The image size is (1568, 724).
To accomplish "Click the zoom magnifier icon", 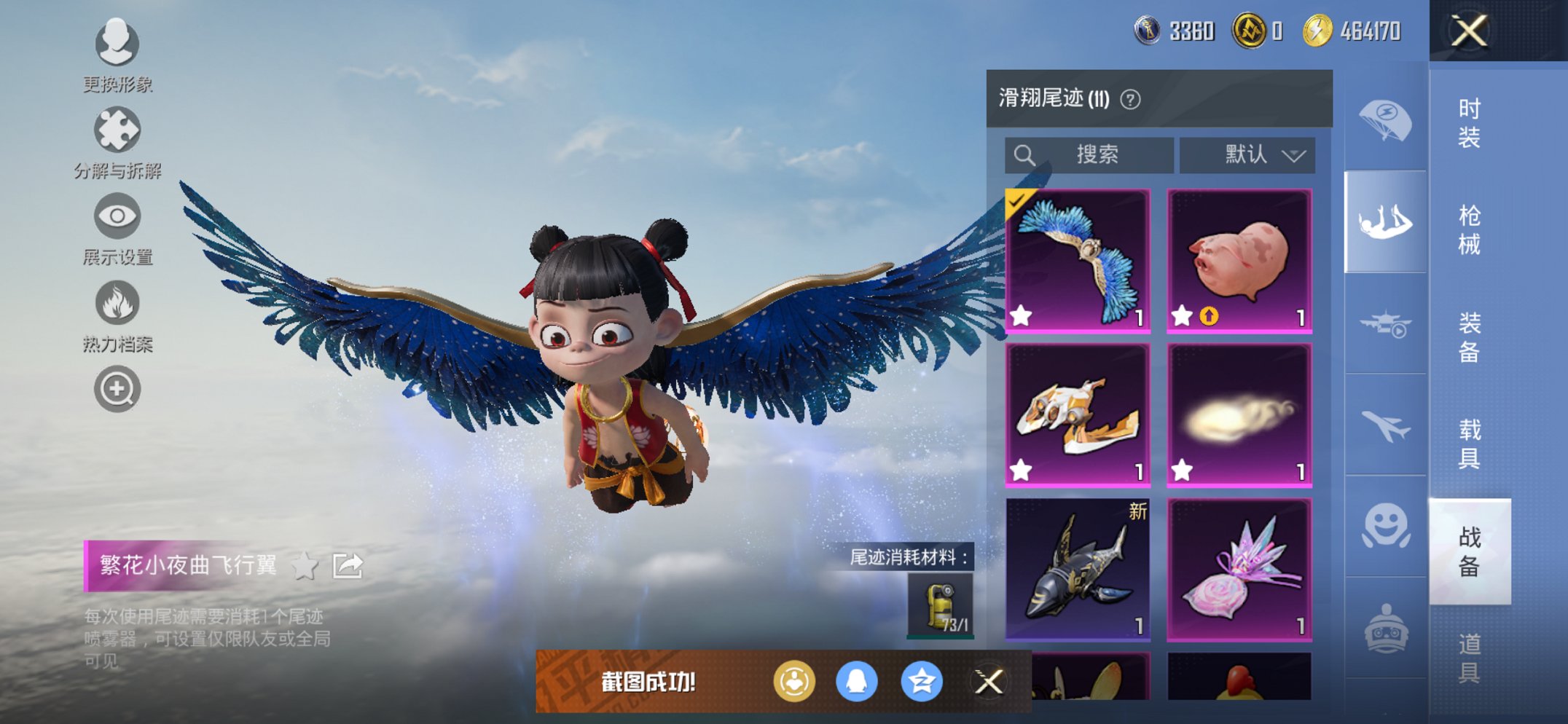I will pyautogui.click(x=117, y=388).
